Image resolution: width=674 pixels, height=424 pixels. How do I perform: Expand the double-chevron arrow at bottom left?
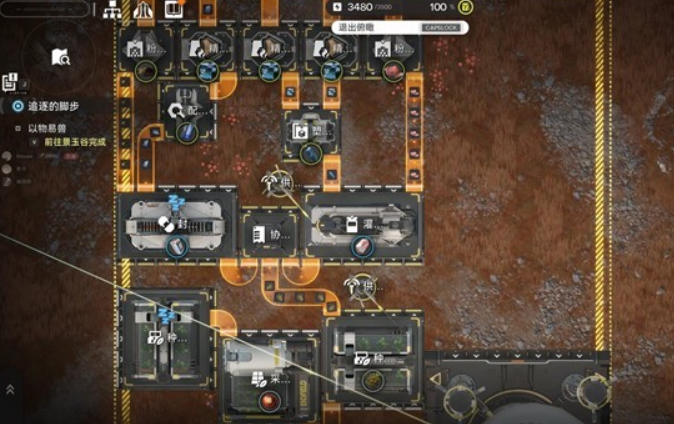click(x=10, y=389)
